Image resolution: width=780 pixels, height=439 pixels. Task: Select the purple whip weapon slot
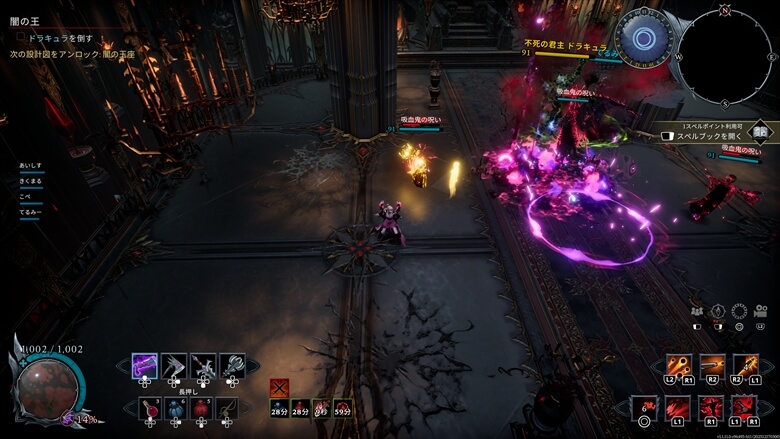point(145,365)
